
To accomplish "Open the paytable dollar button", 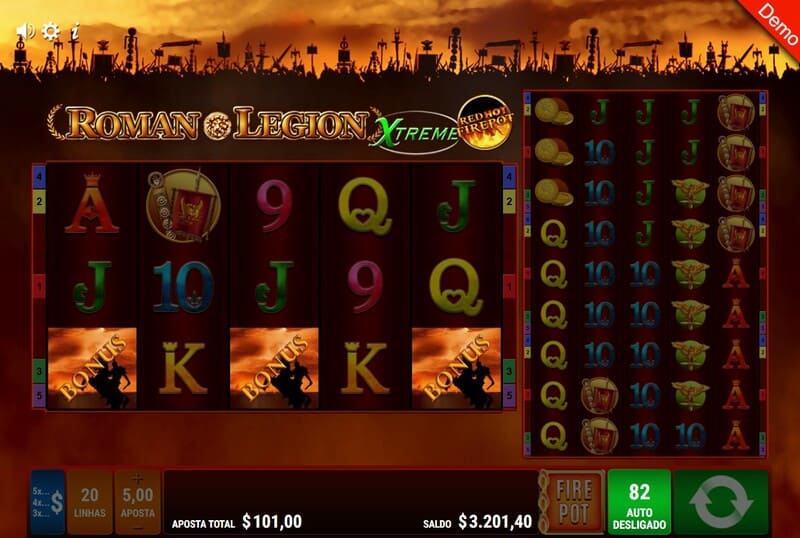I will (47, 502).
